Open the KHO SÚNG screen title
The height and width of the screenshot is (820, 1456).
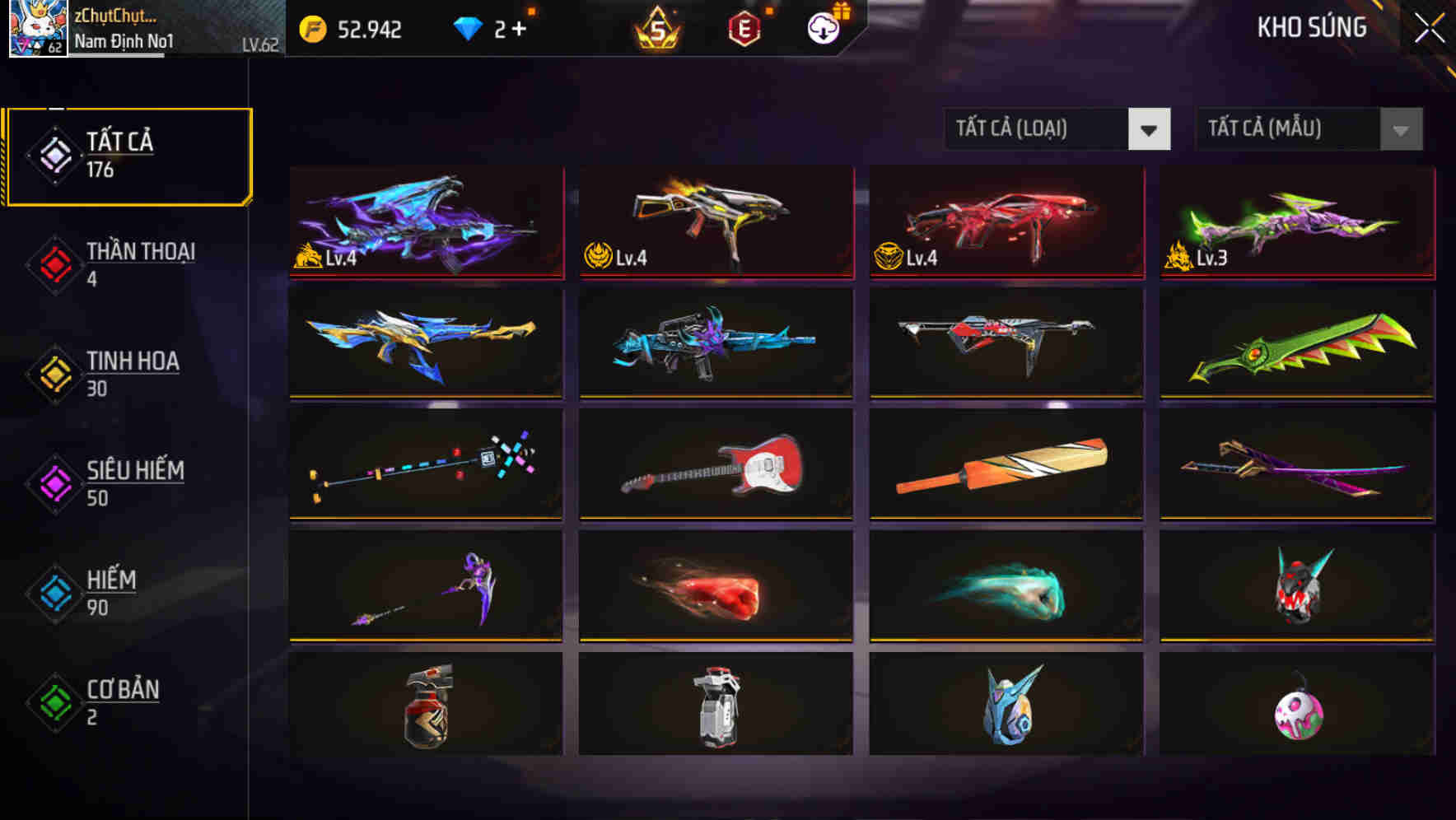1312,27
